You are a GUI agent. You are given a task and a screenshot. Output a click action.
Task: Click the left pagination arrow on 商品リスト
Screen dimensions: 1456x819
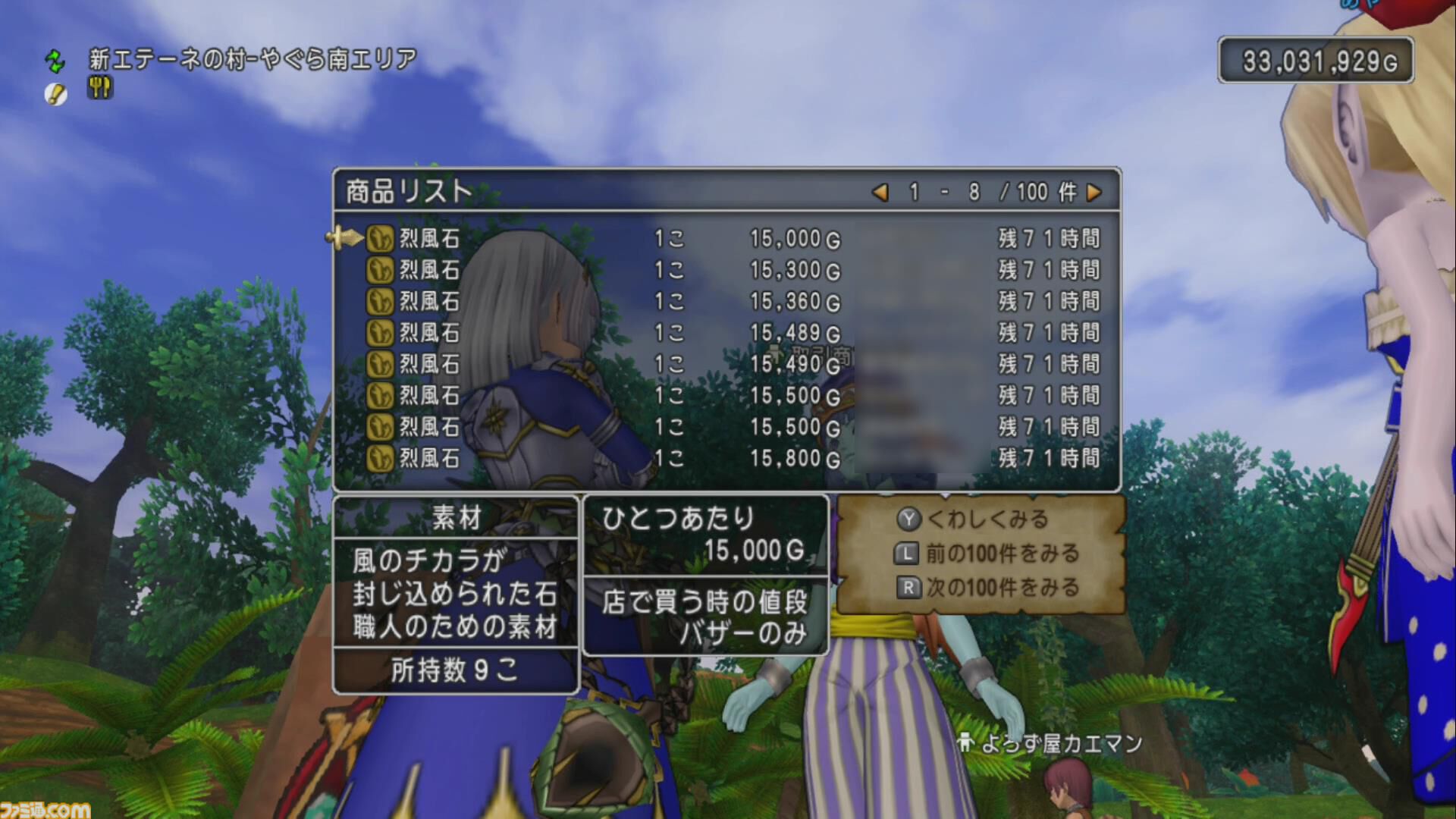point(880,193)
